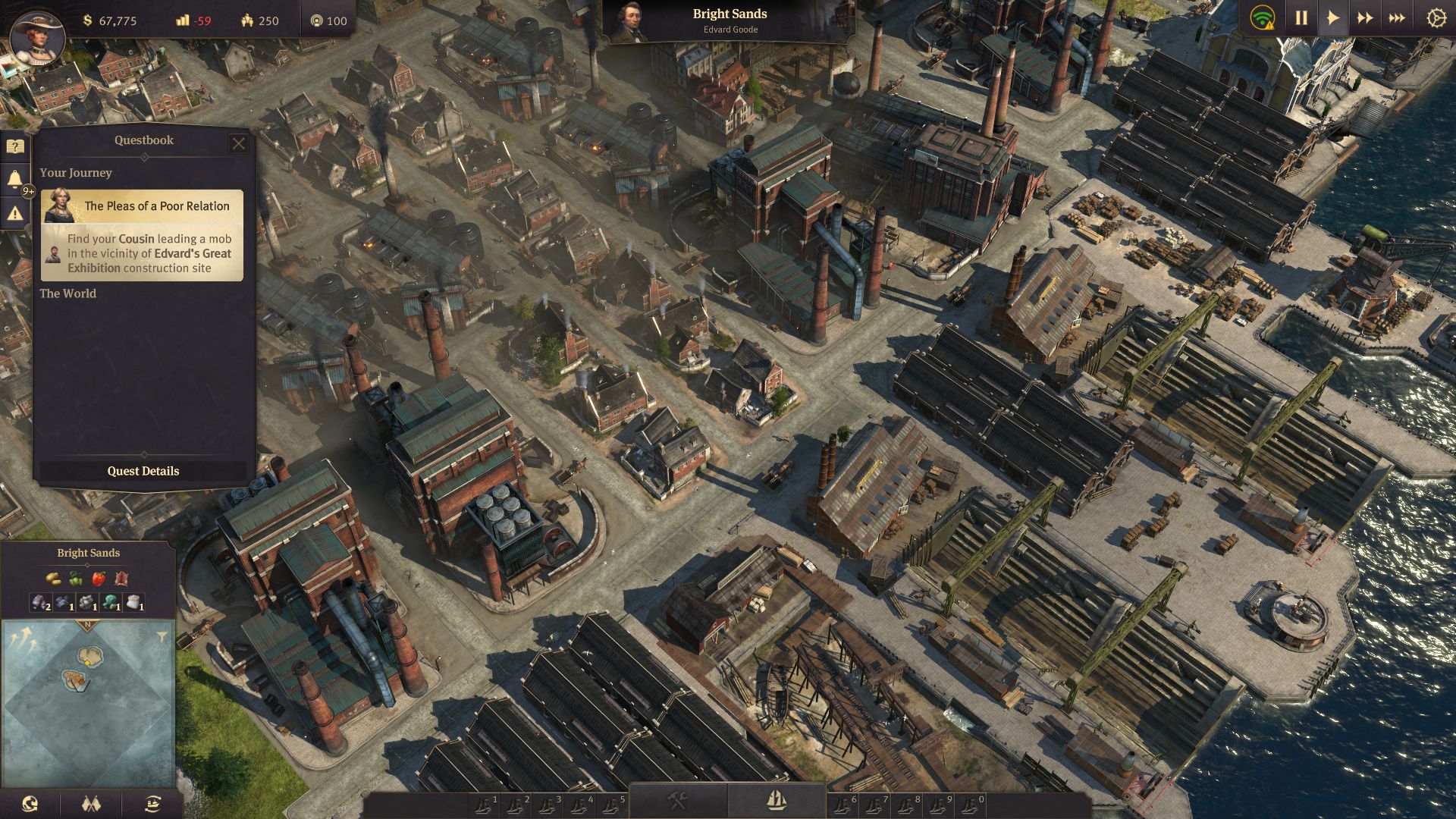The height and width of the screenshot is (819, 1456).
Task: Pause the game
Action: [1301, 18]
